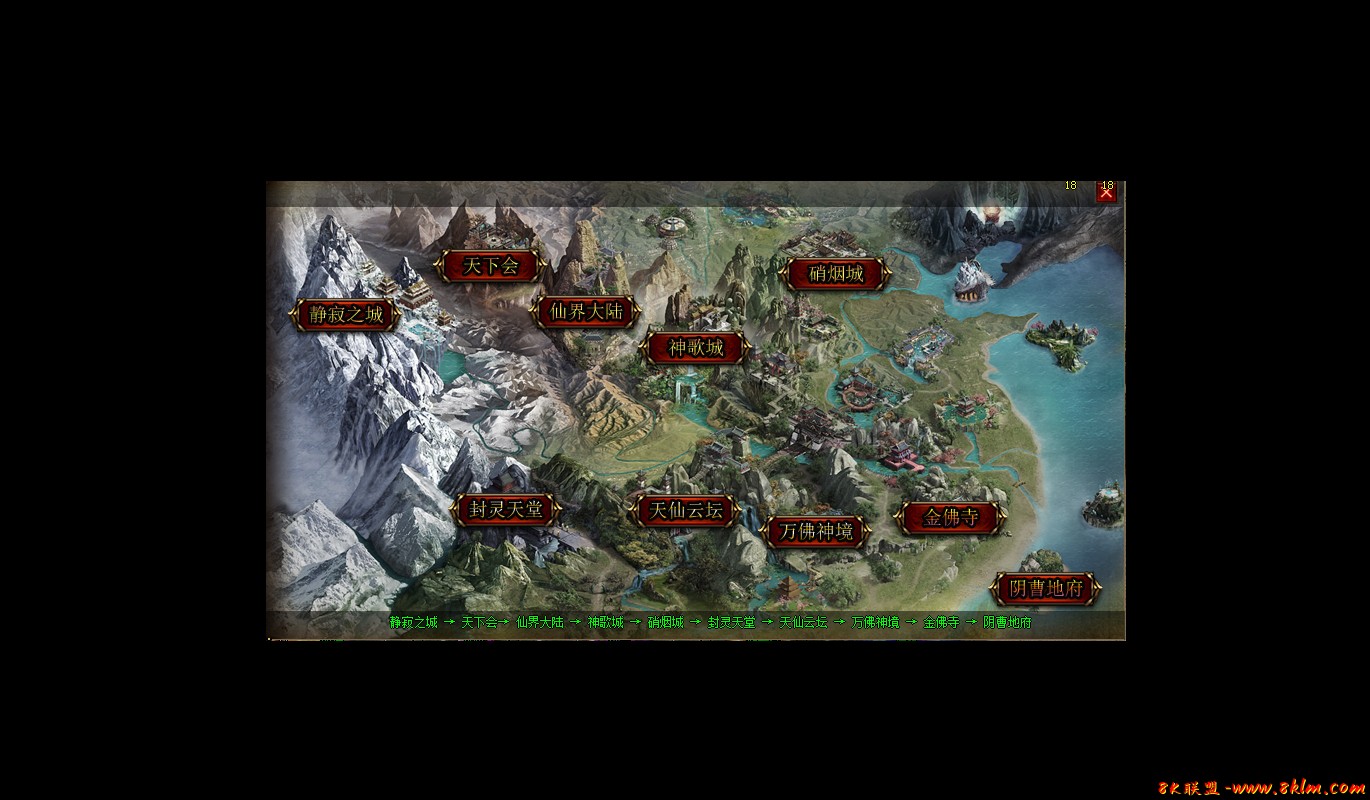Enter the 阴曹地府 zone via its banner
1370x800 pixels.
(1044, 588)
